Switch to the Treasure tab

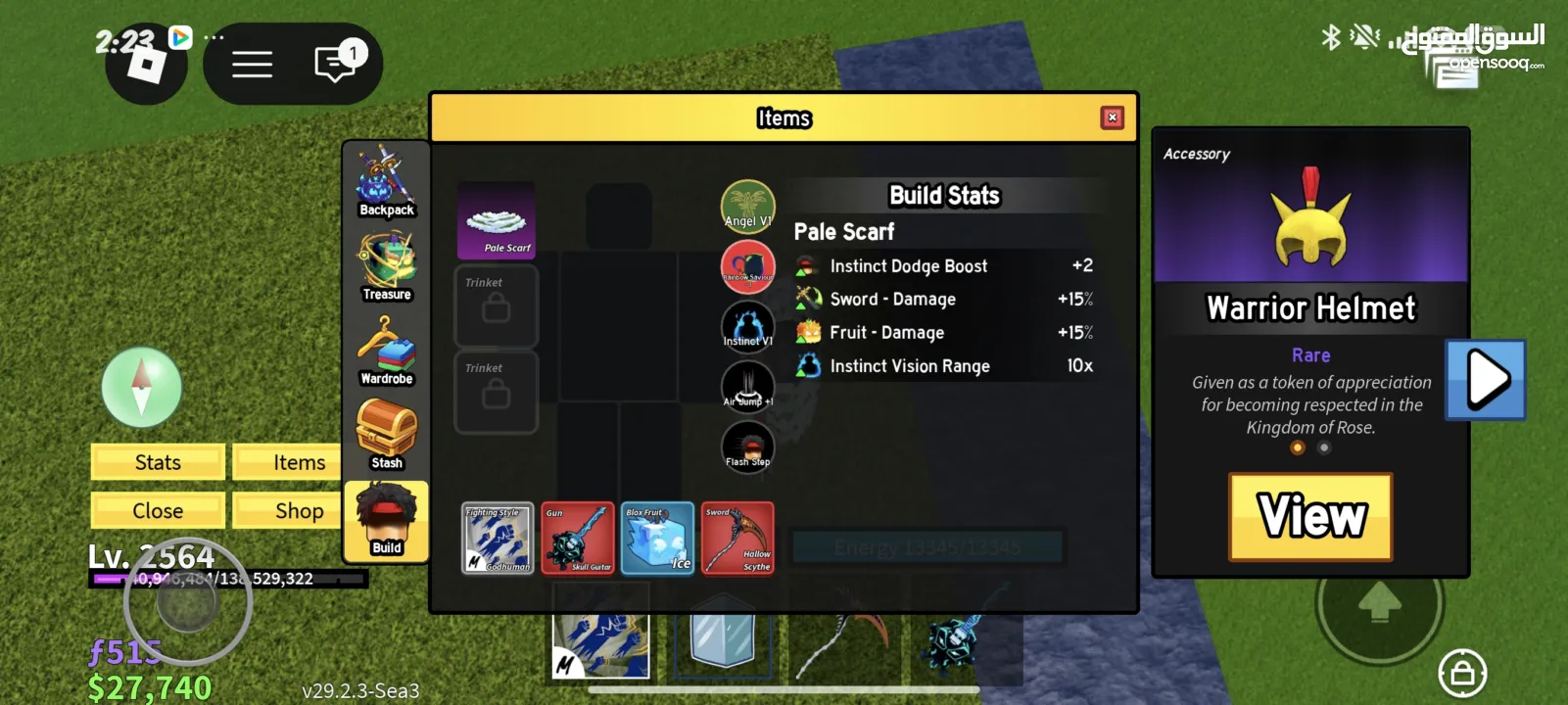click(387, 266)
